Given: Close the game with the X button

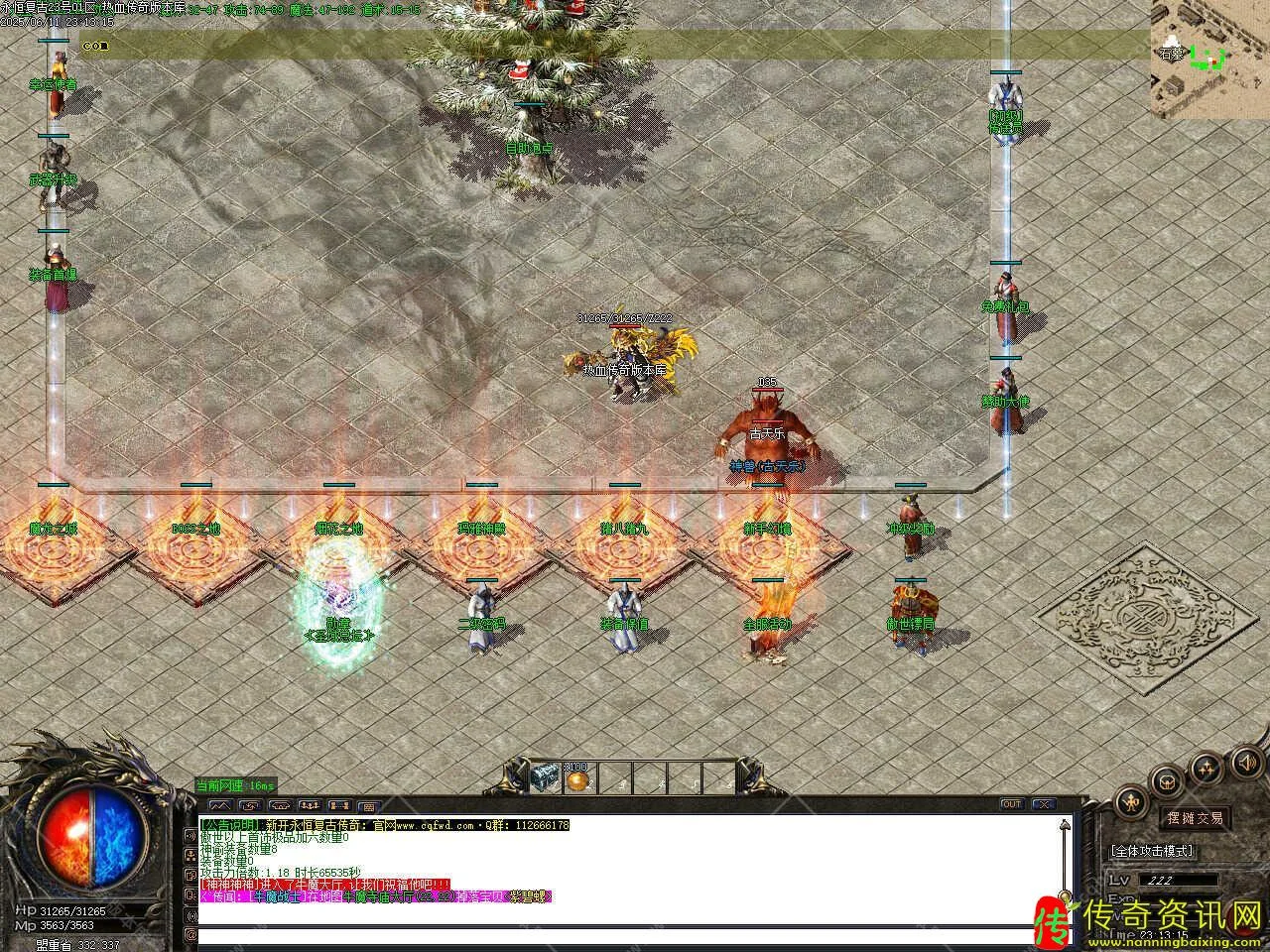Looking at the screenshot, I should pyautogui.click(x=1043, y=804).
